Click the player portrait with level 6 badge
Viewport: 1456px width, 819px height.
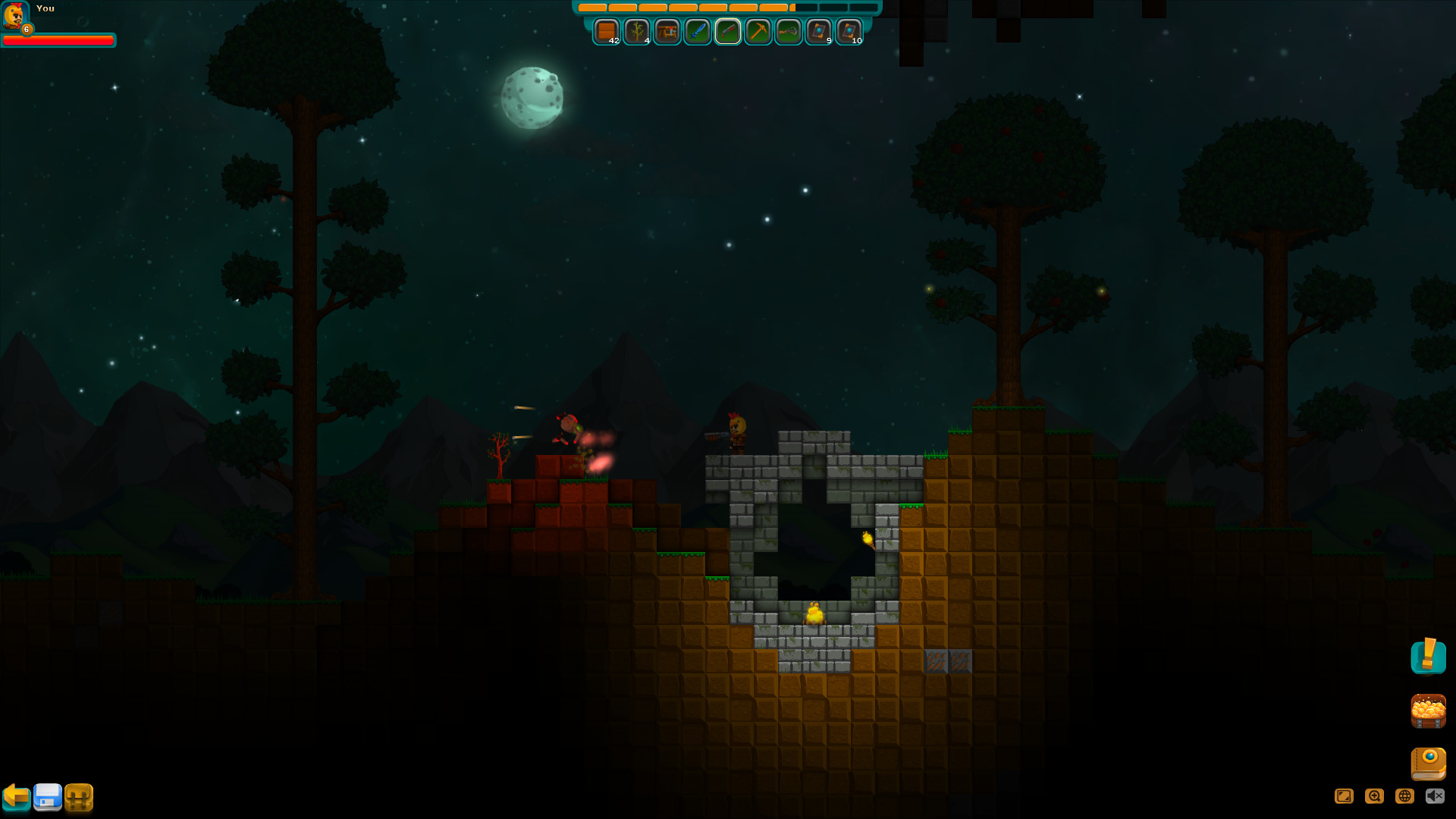point(15,15)
